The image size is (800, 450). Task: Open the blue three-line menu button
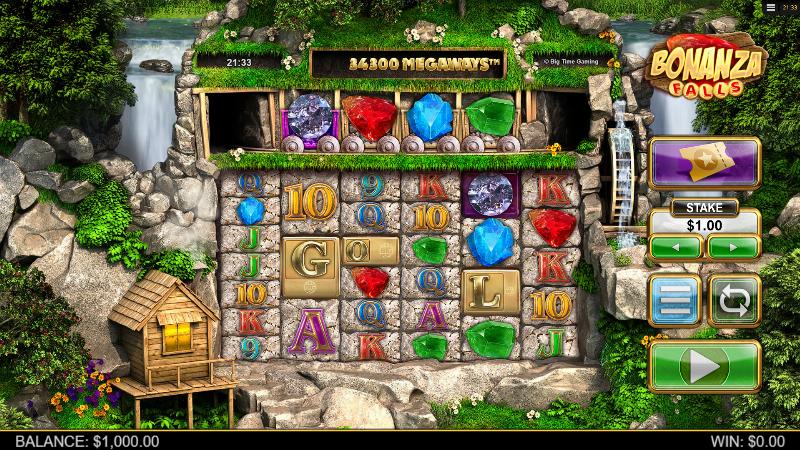coord(675,300)
